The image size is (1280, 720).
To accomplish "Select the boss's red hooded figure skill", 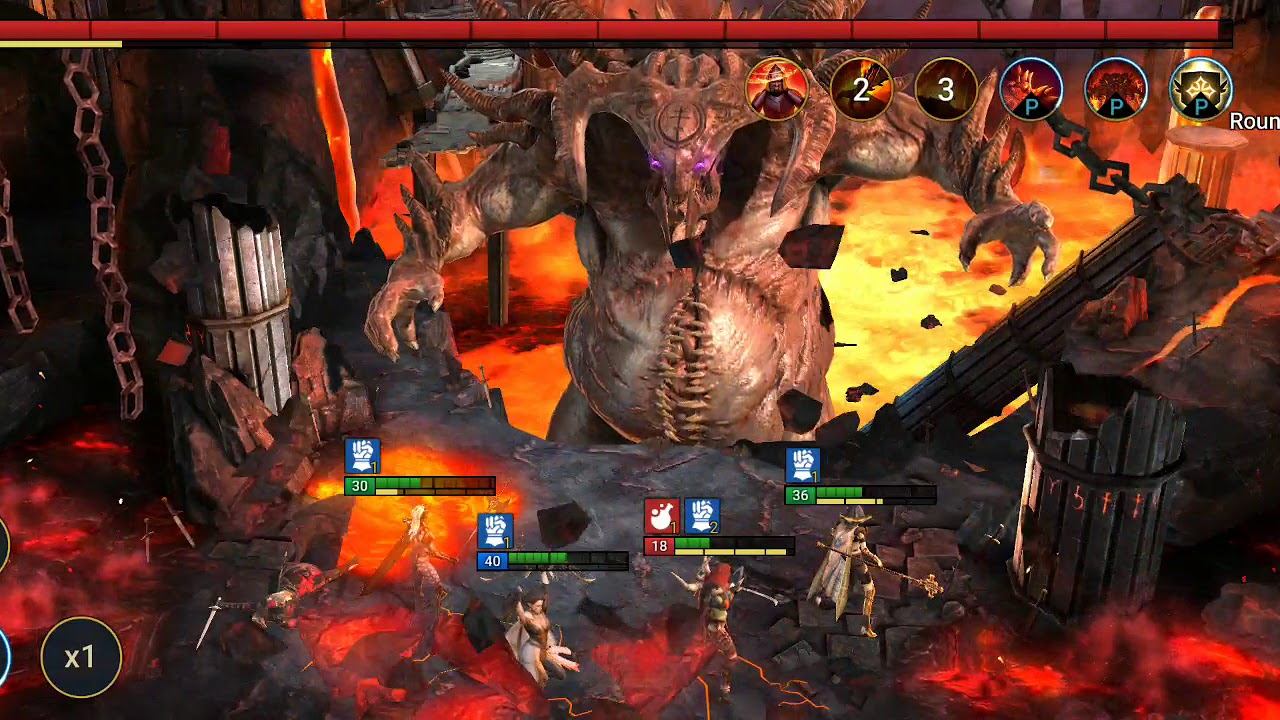I will [x=777, y=90].
